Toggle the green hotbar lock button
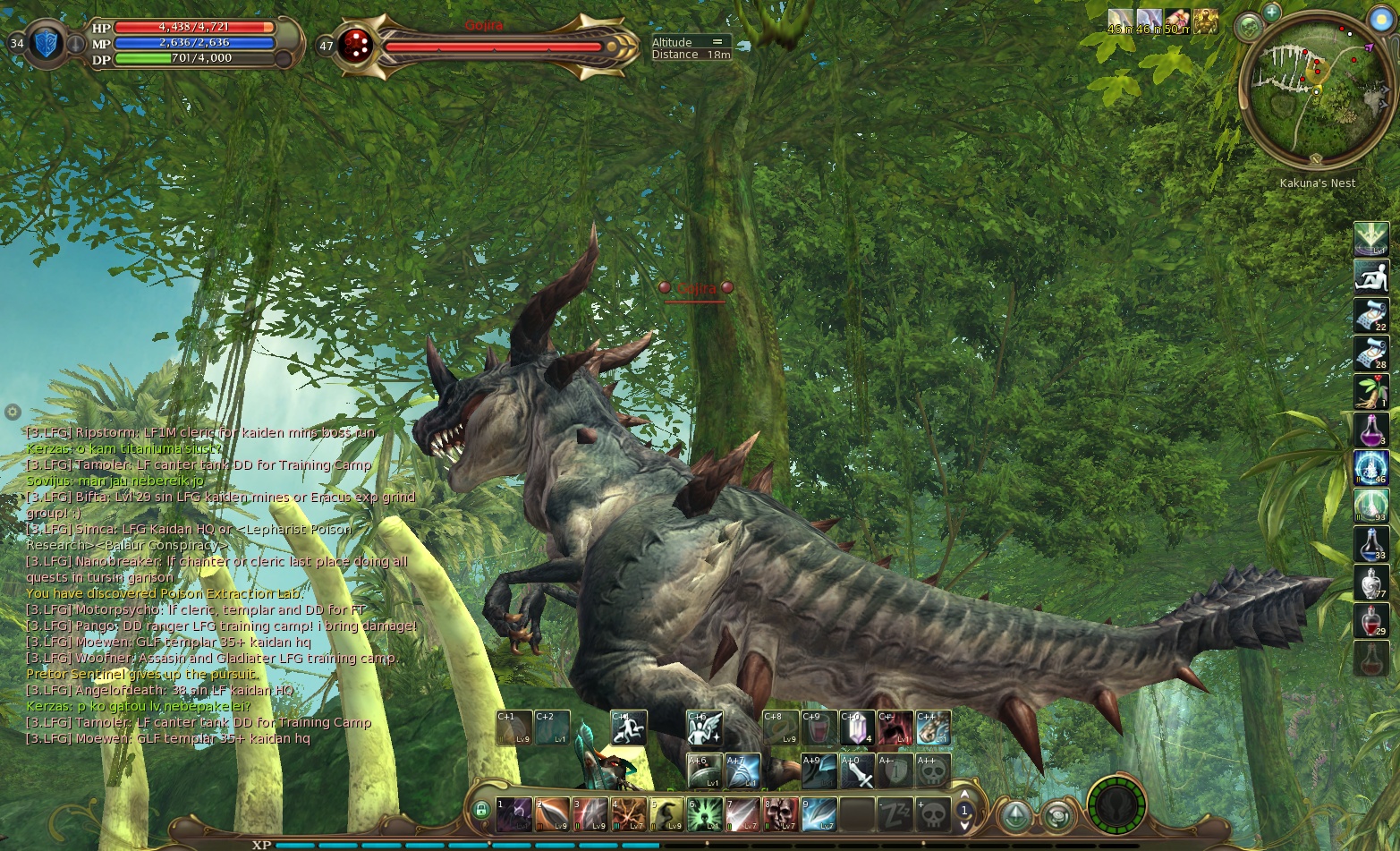 pyautogui.click(x=481, y=811)
